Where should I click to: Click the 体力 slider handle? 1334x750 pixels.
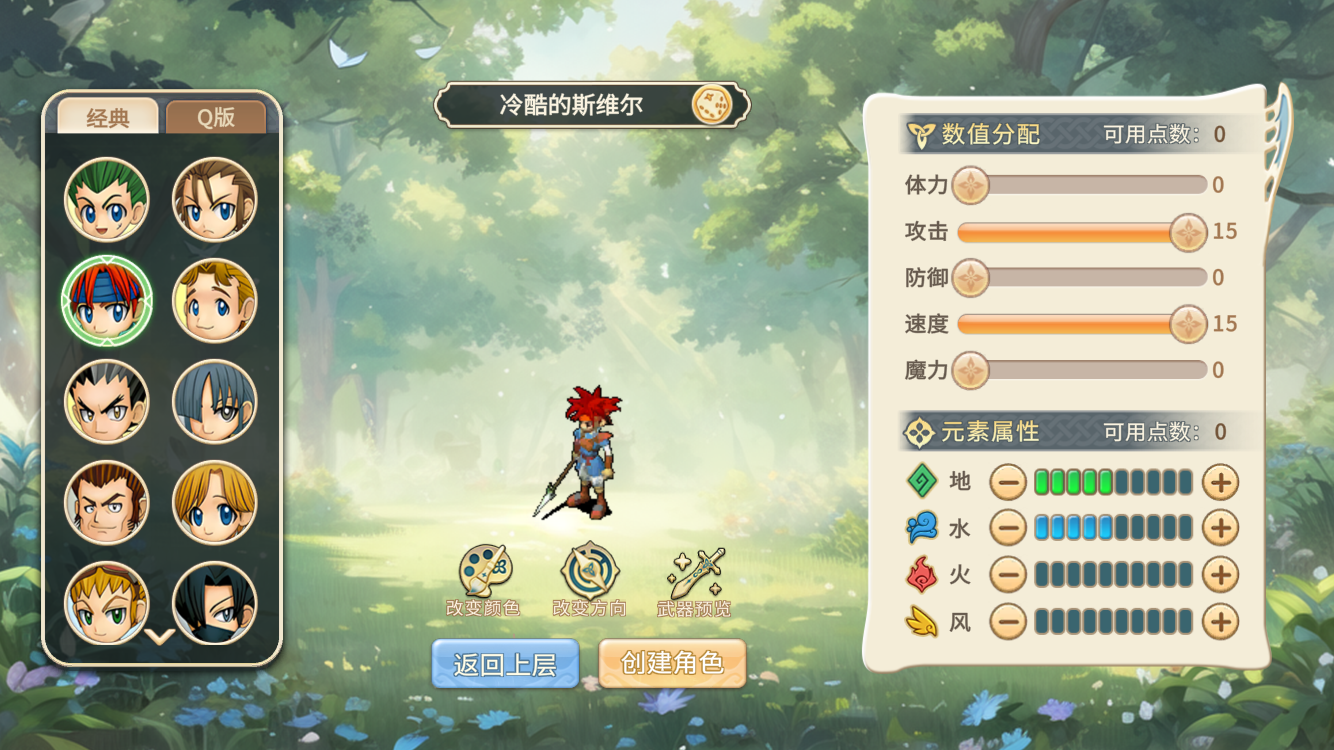(970, 185)
